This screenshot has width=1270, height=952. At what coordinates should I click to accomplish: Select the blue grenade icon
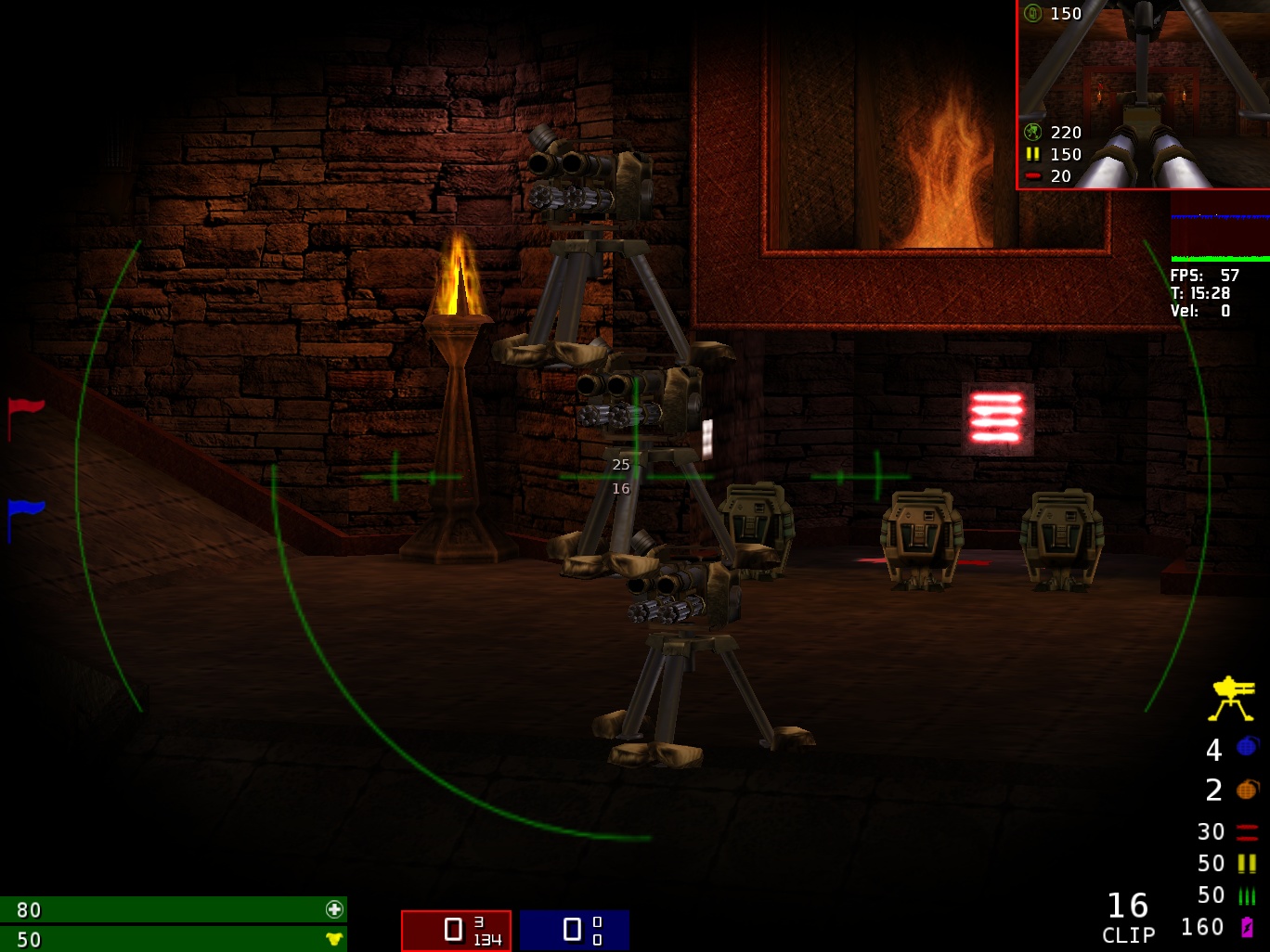click(1248, 747)
